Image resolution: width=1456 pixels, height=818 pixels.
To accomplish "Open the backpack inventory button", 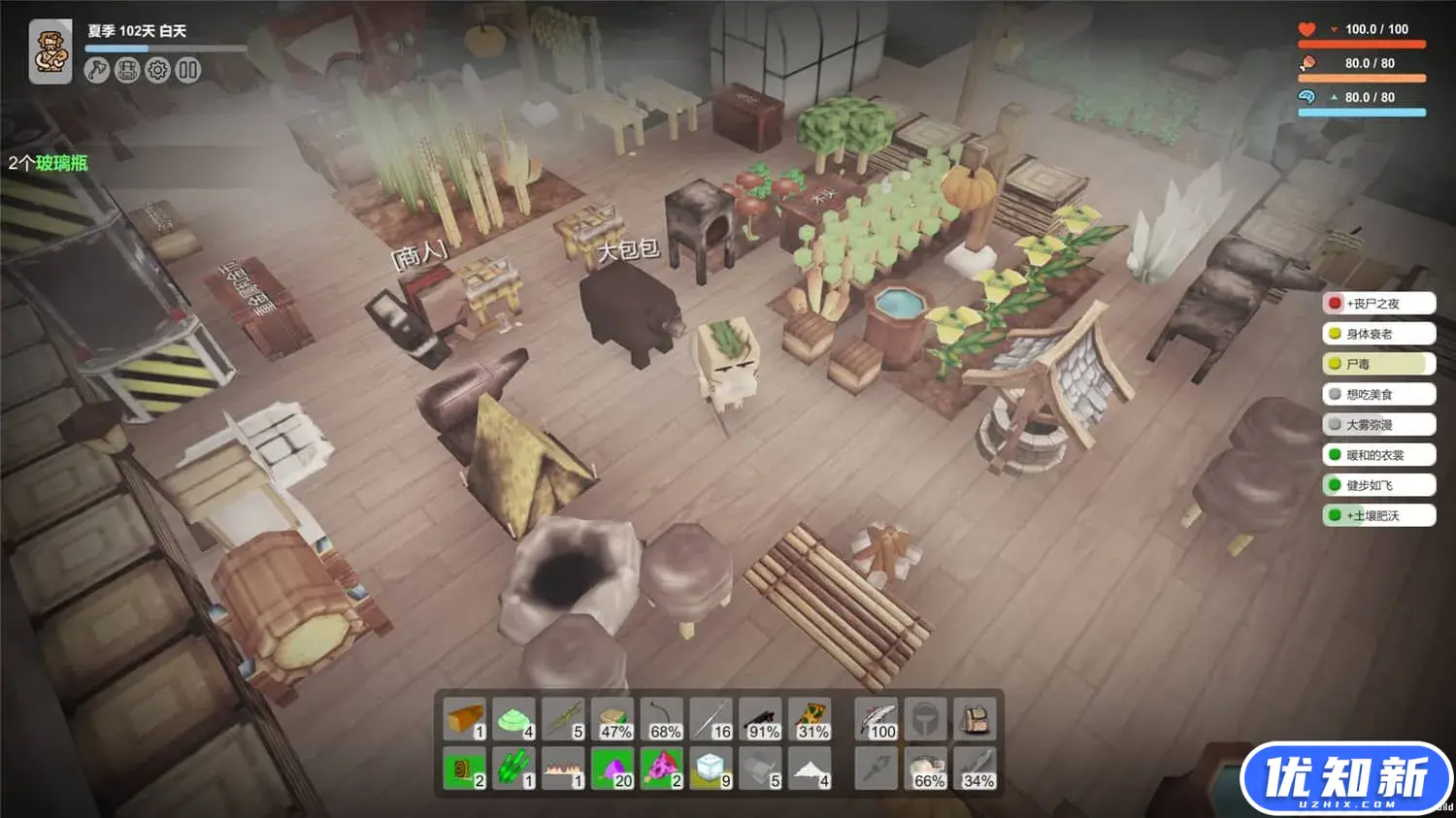I will (x=127, y=70).
